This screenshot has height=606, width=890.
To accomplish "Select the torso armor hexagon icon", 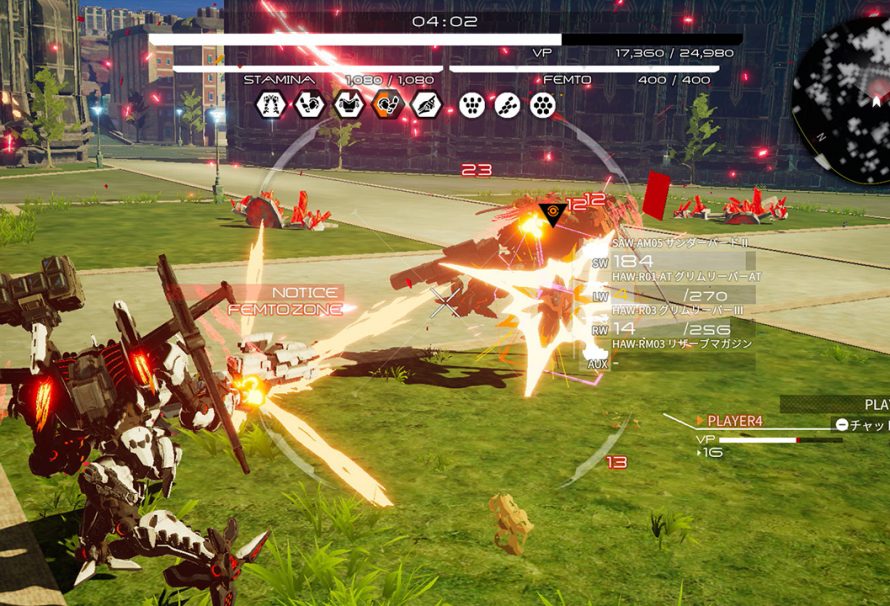I will tap(348, 104).
